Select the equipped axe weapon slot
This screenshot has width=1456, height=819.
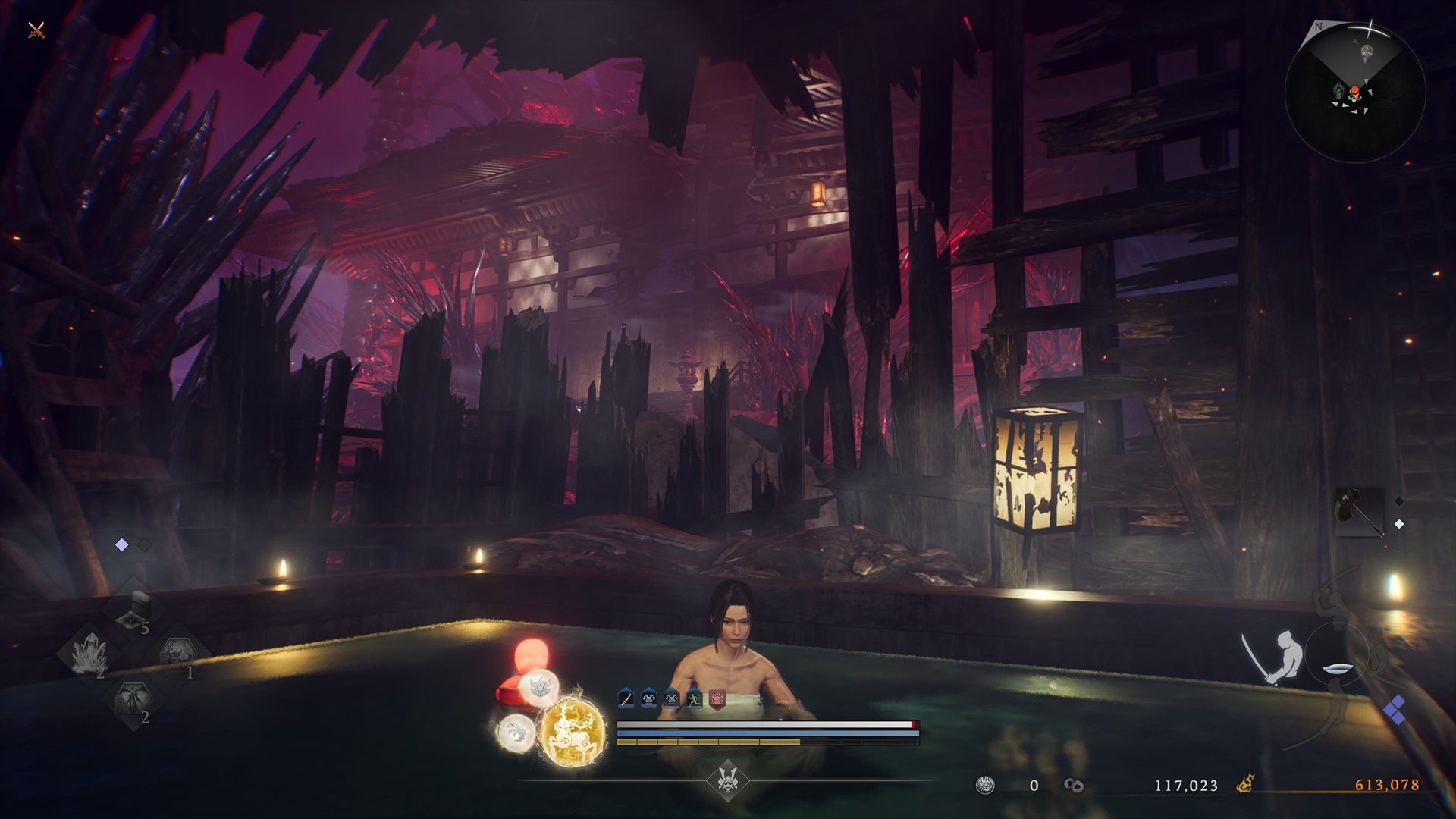coord(1360,513)
